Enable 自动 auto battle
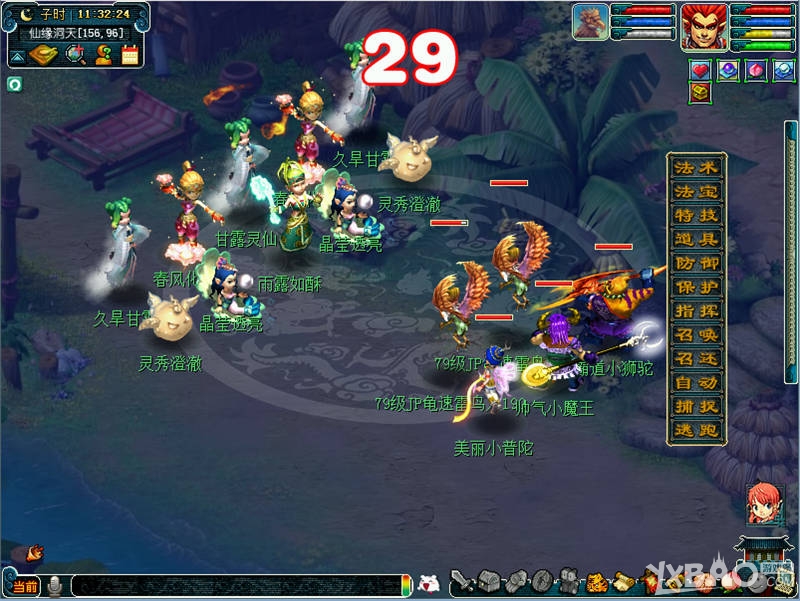Screen dimensions: 800x601 pyautogui.click(x=695, y=384)
